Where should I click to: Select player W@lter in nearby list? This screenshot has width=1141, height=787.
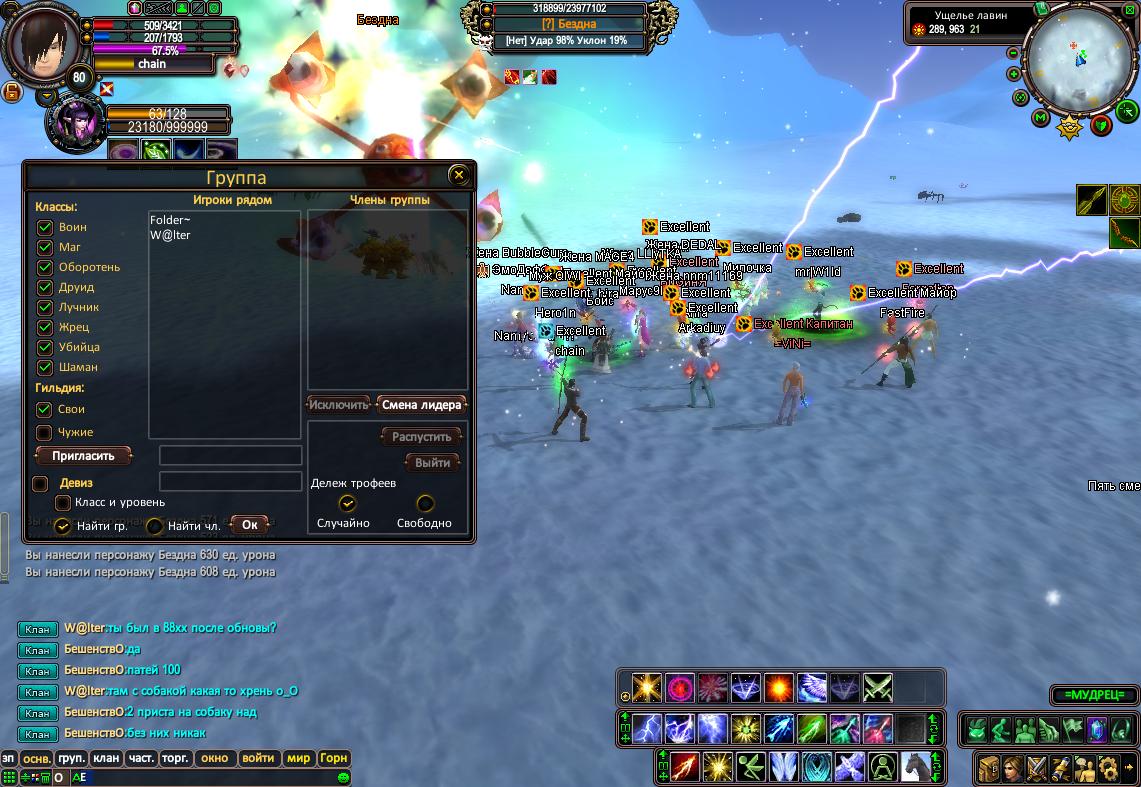(x=170, y=236)
